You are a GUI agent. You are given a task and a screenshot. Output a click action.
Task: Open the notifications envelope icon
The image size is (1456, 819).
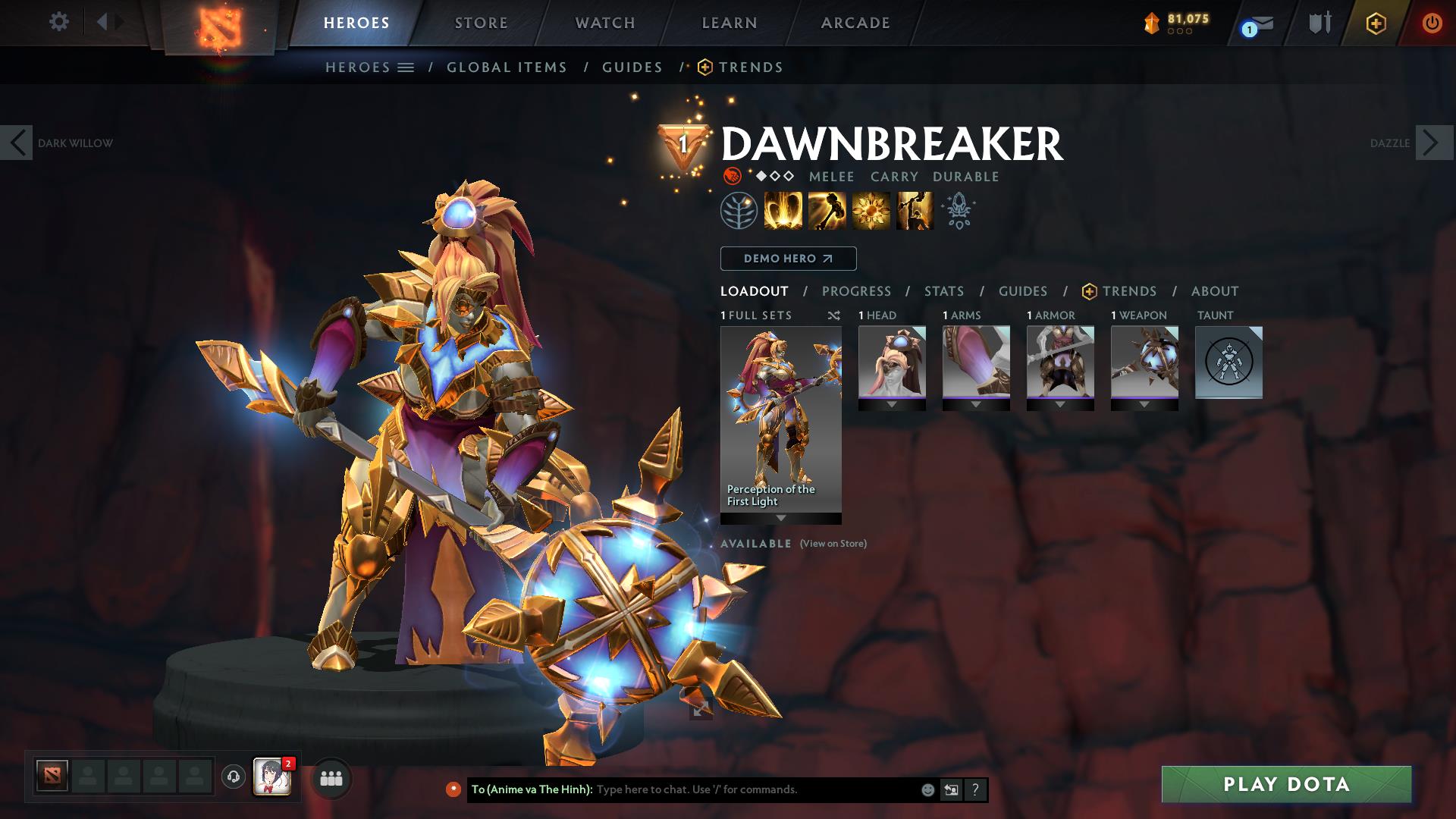[1253, 23]
